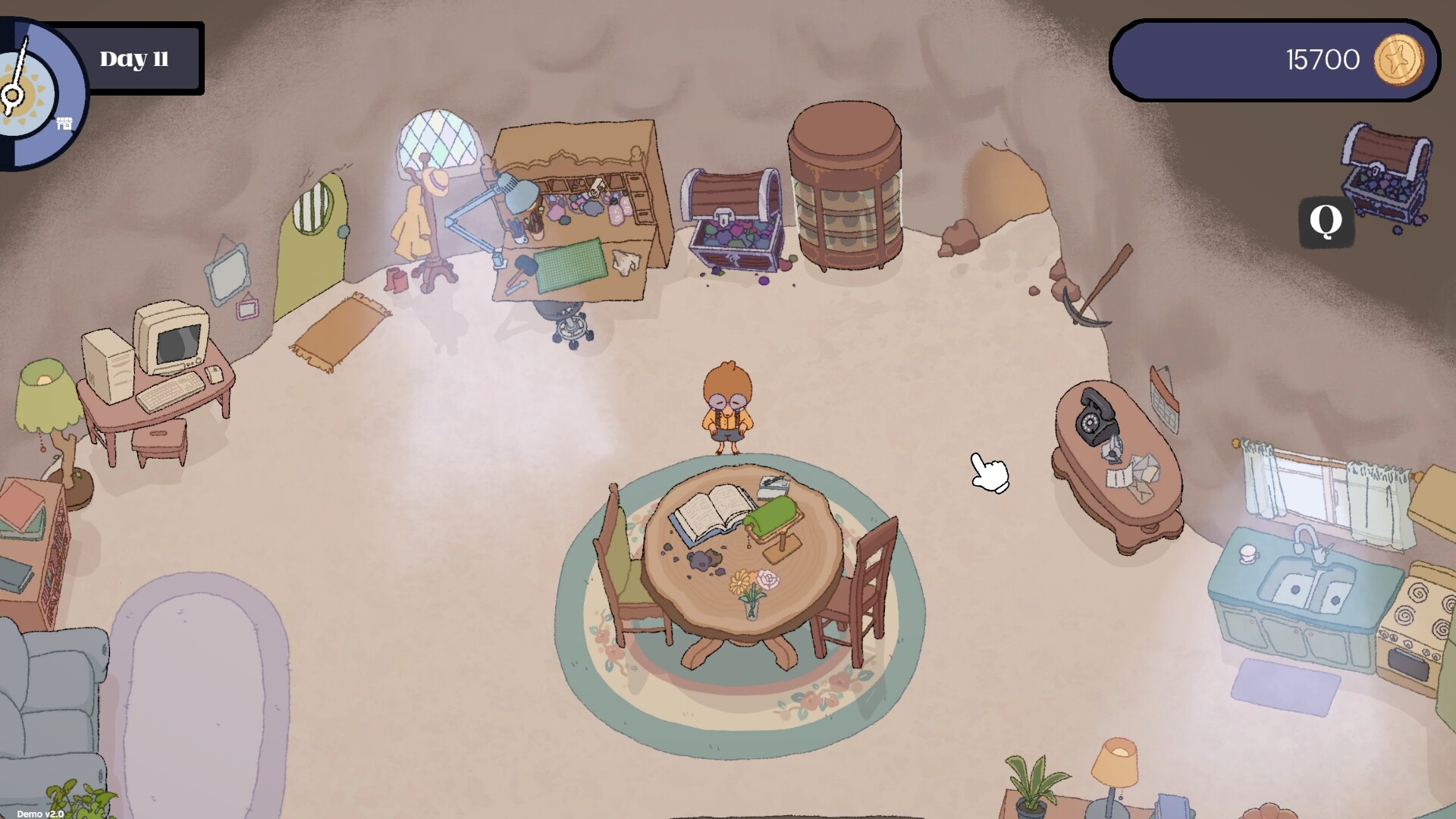
Task: Click the clock hand on the day dial
Action: pos(19,64)
